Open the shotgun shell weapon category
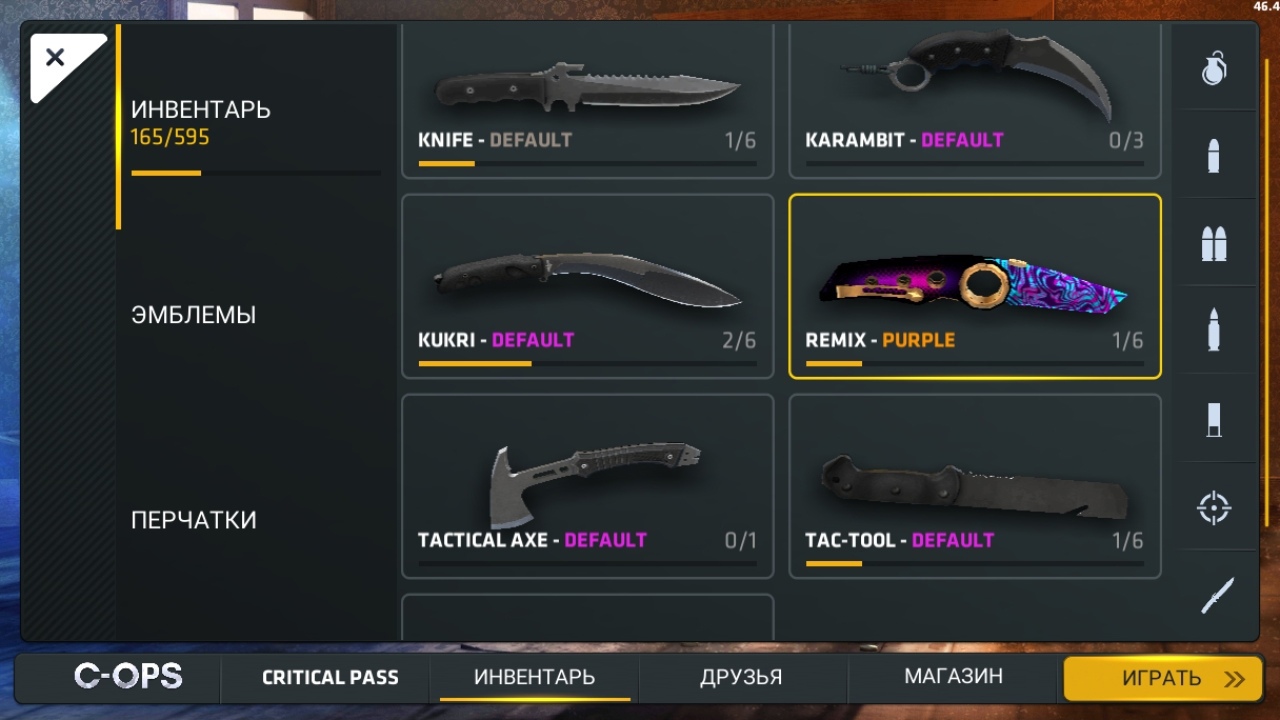The width and height of the screenshot is (1280, 720). 1214,419
